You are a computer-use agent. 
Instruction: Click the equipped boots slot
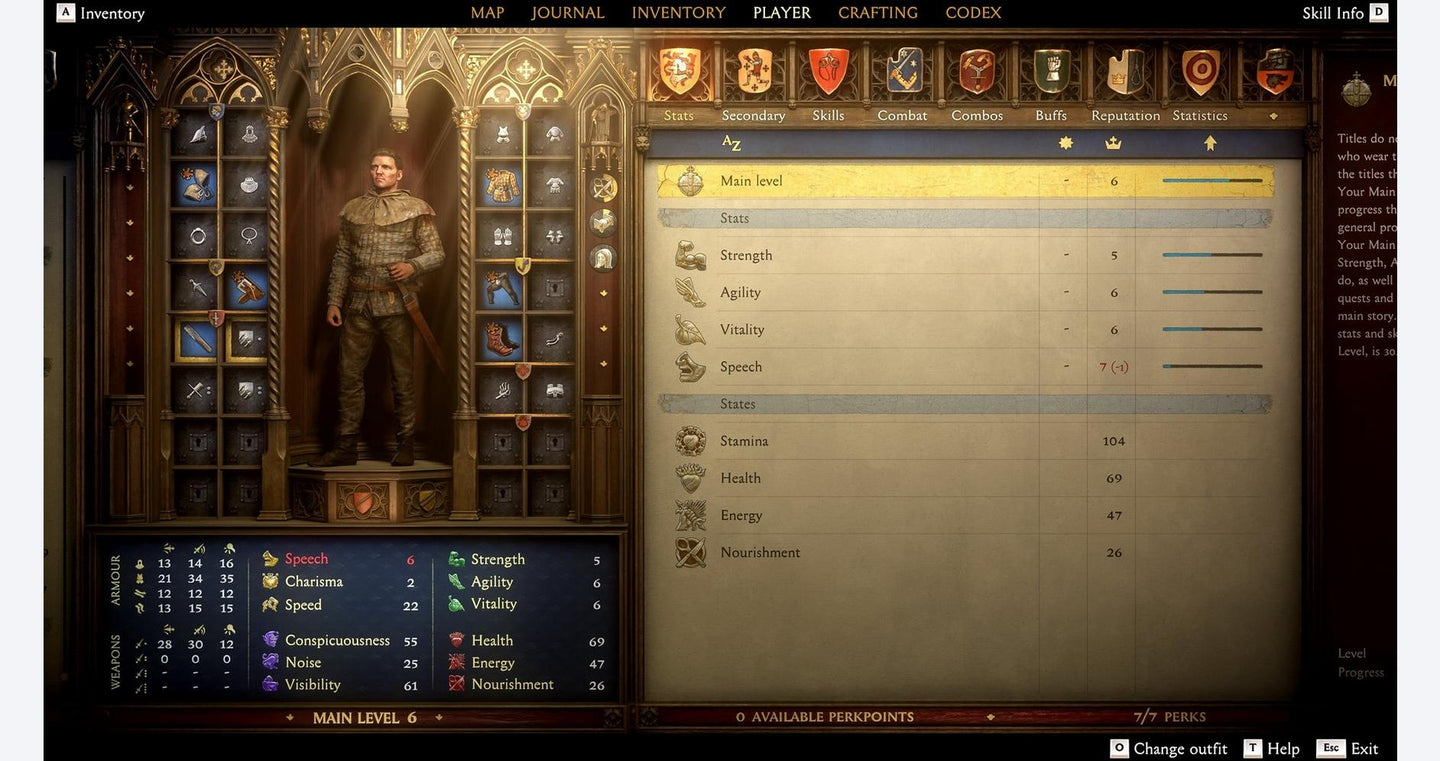tap(502, 339)
